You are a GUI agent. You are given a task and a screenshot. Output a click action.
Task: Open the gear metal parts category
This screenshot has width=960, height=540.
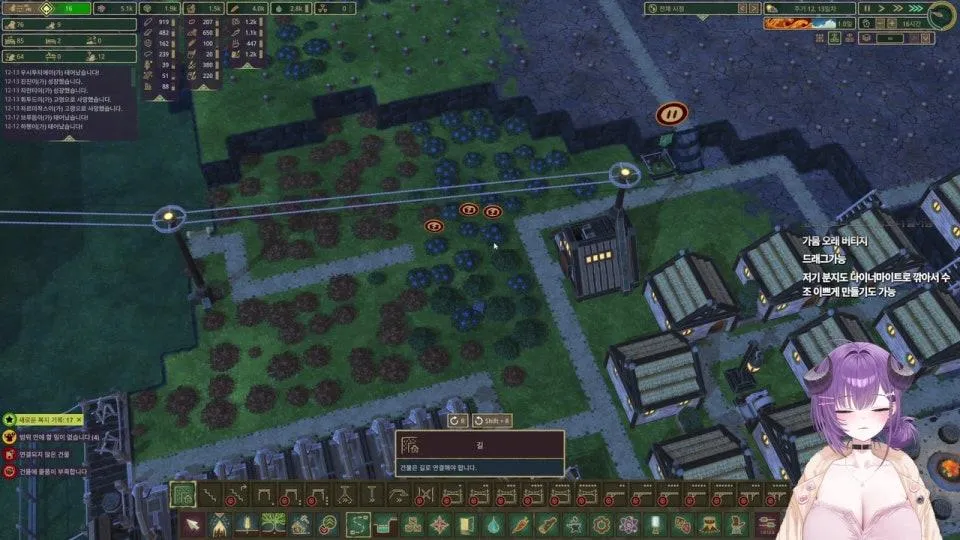[x=601, y=523]
